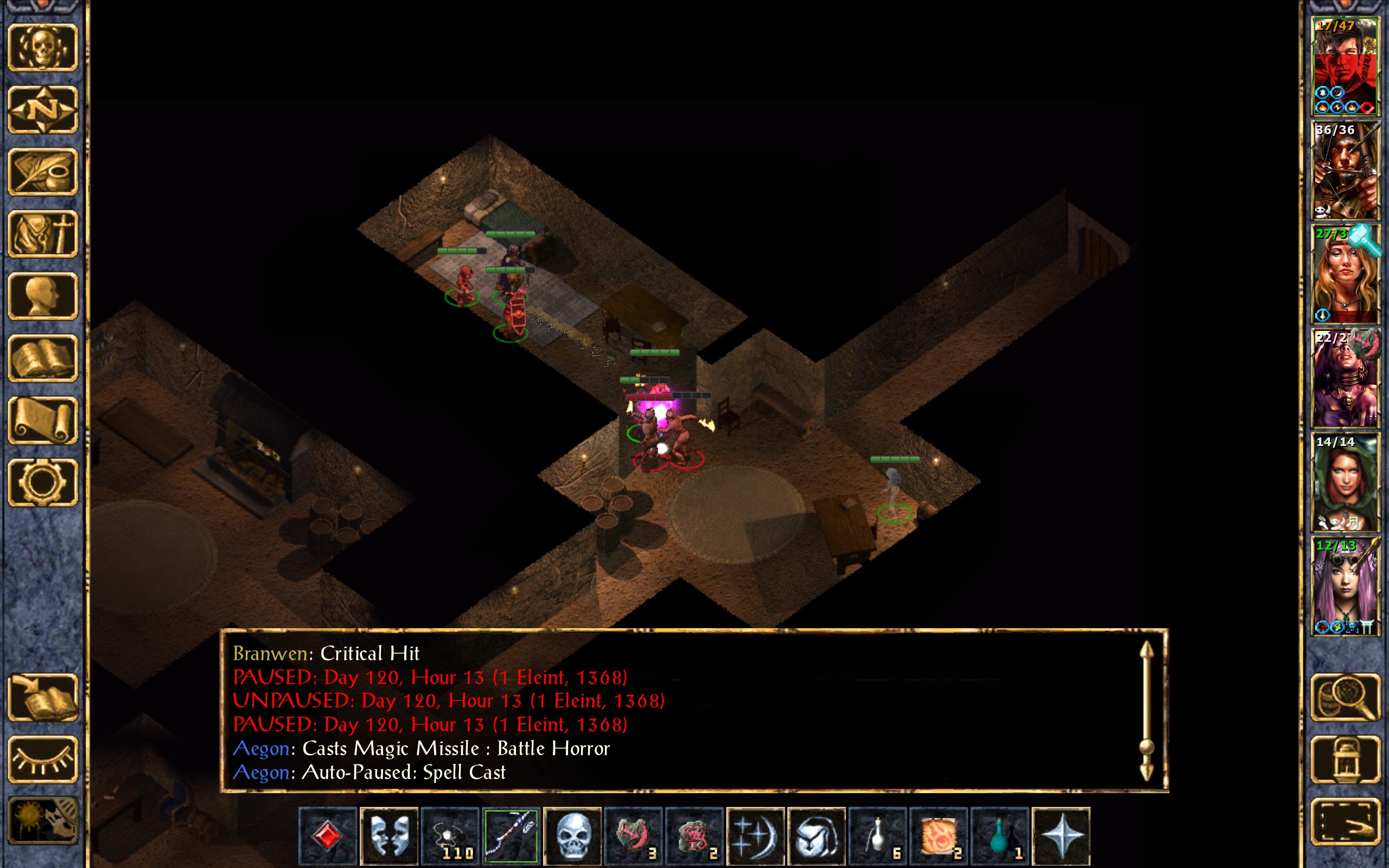Image resolution: width=1389 pixels, height=868 pixels.
Task: Click the red gem button on the action bar
Action: tap(327, 836)
